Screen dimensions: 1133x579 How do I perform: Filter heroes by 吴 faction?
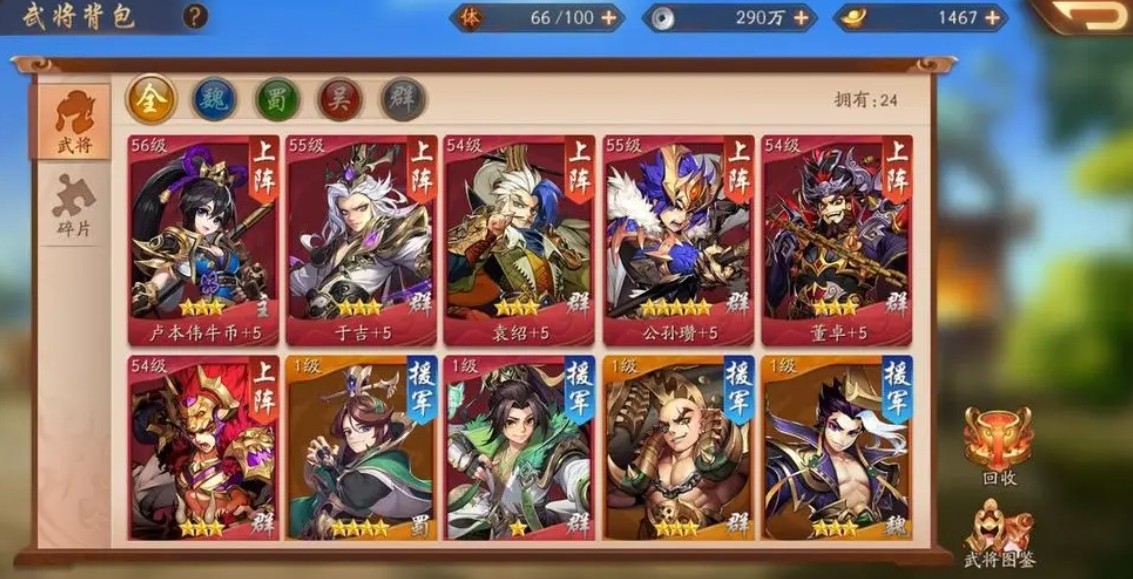[340, 100]
